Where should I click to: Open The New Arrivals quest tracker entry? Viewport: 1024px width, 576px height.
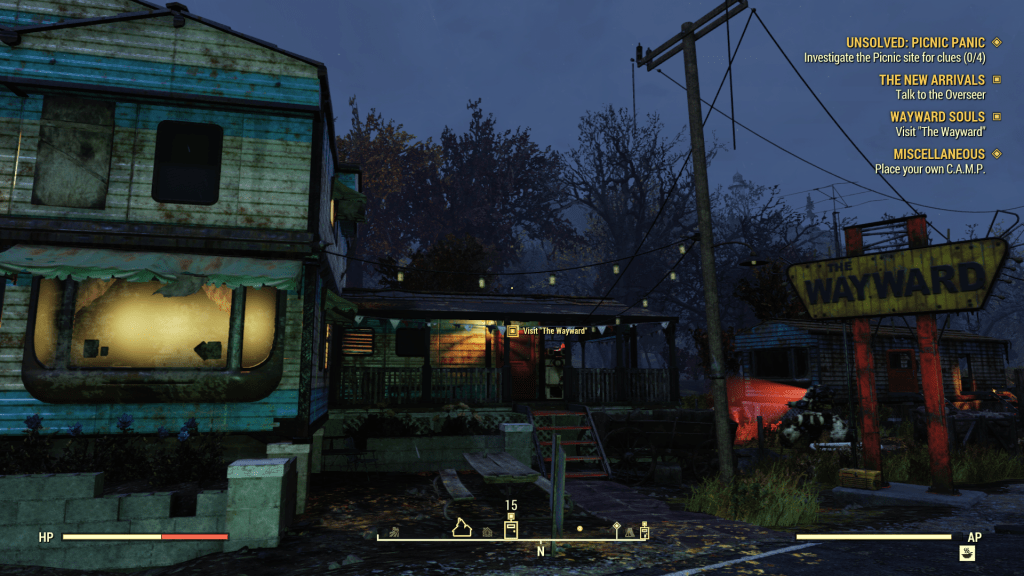[931, 80]
